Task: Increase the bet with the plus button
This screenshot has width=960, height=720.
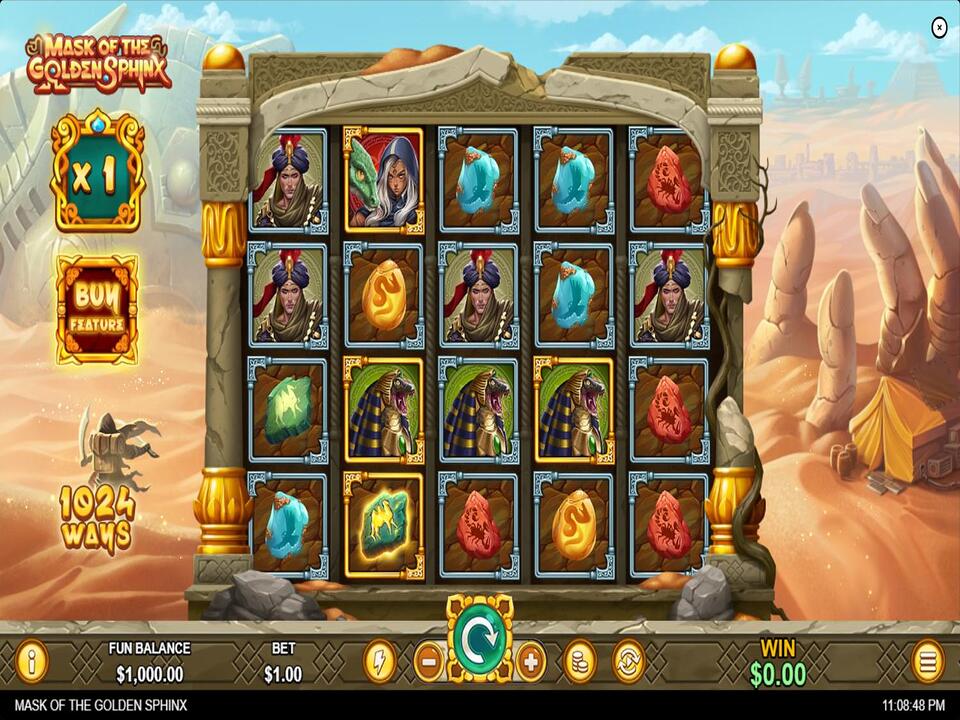Action: (530, 661)
